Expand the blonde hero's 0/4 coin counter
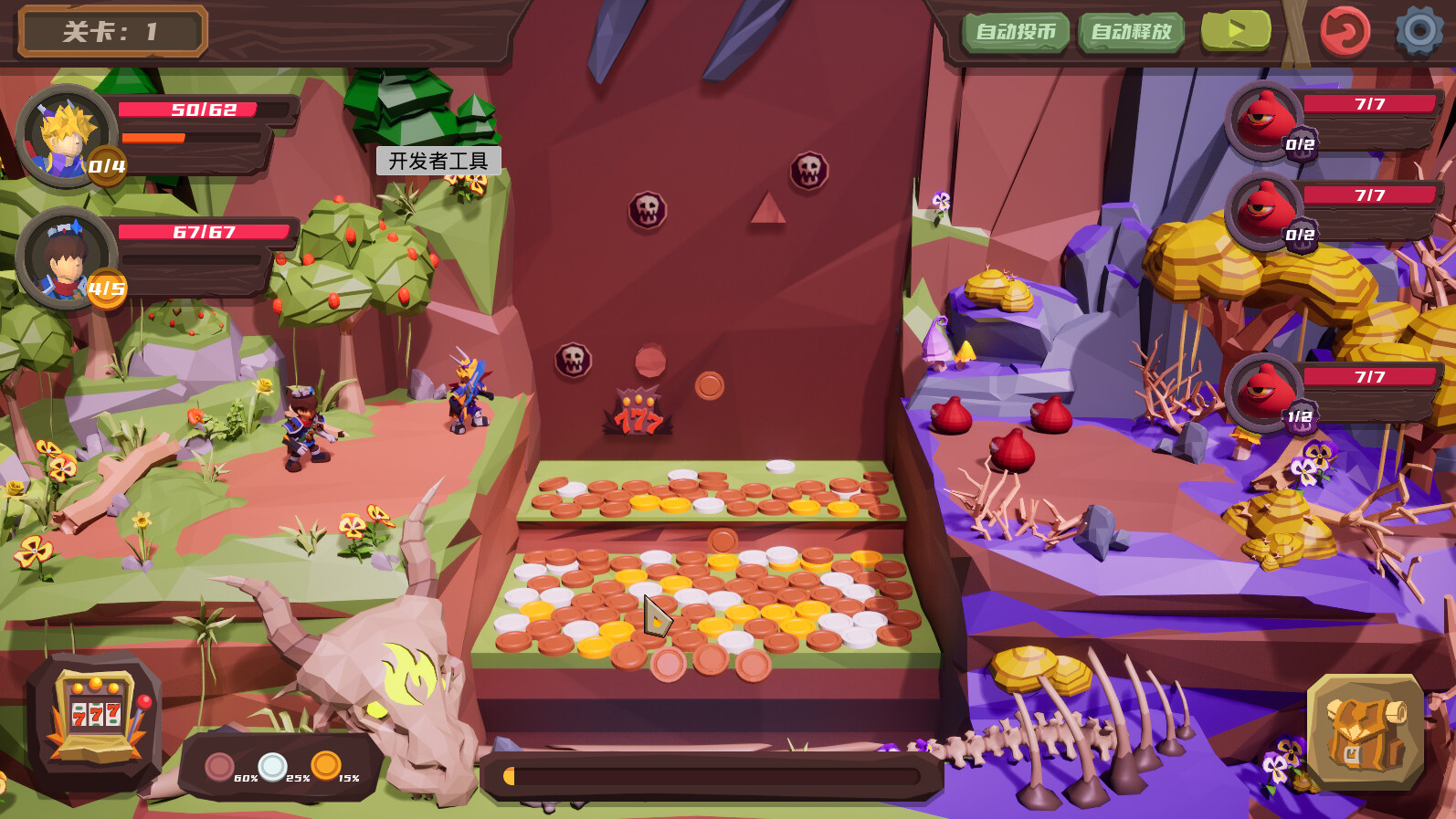1456x819 pixels. [x=108, y=167]
